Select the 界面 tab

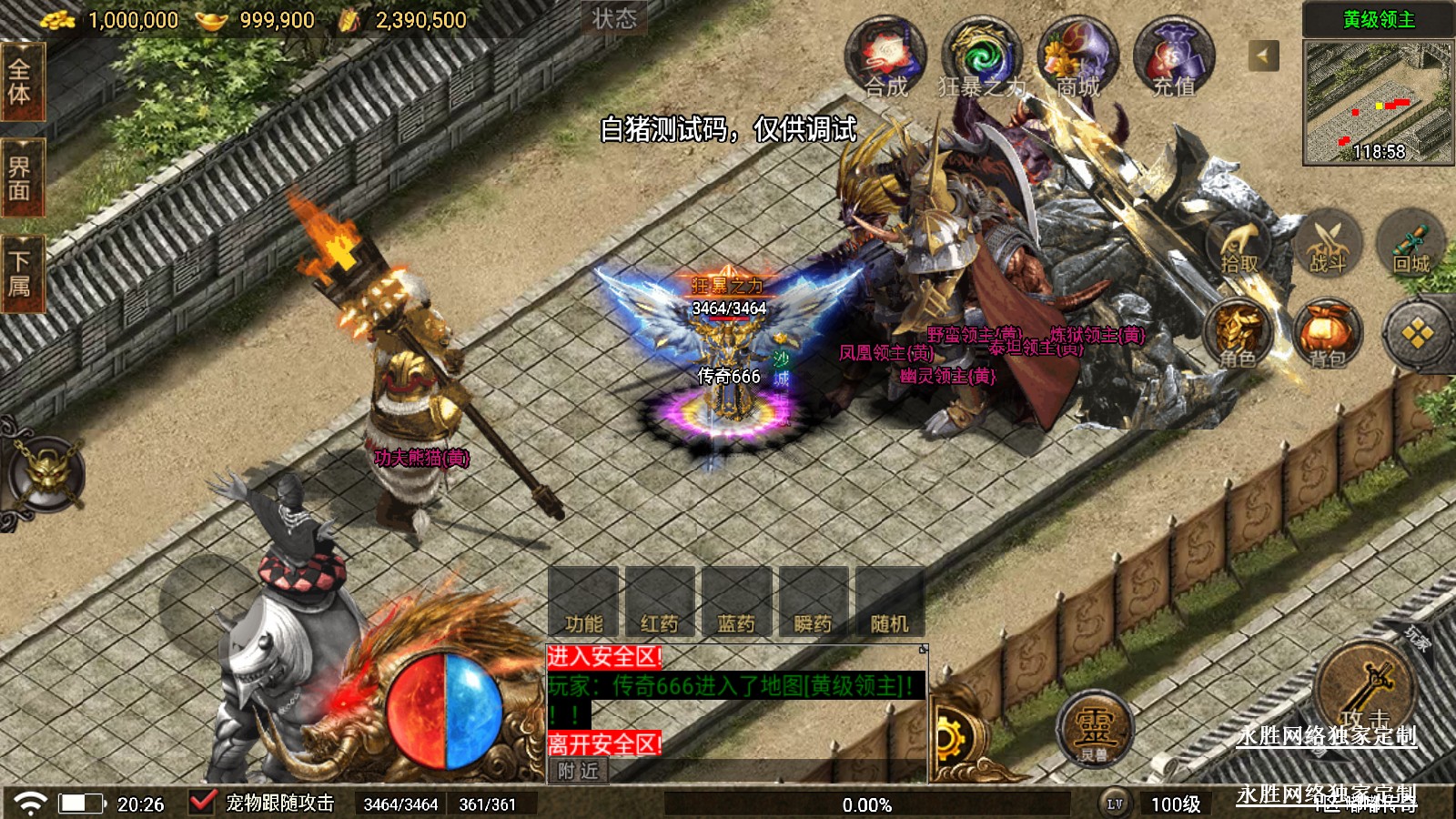point(20,178)
